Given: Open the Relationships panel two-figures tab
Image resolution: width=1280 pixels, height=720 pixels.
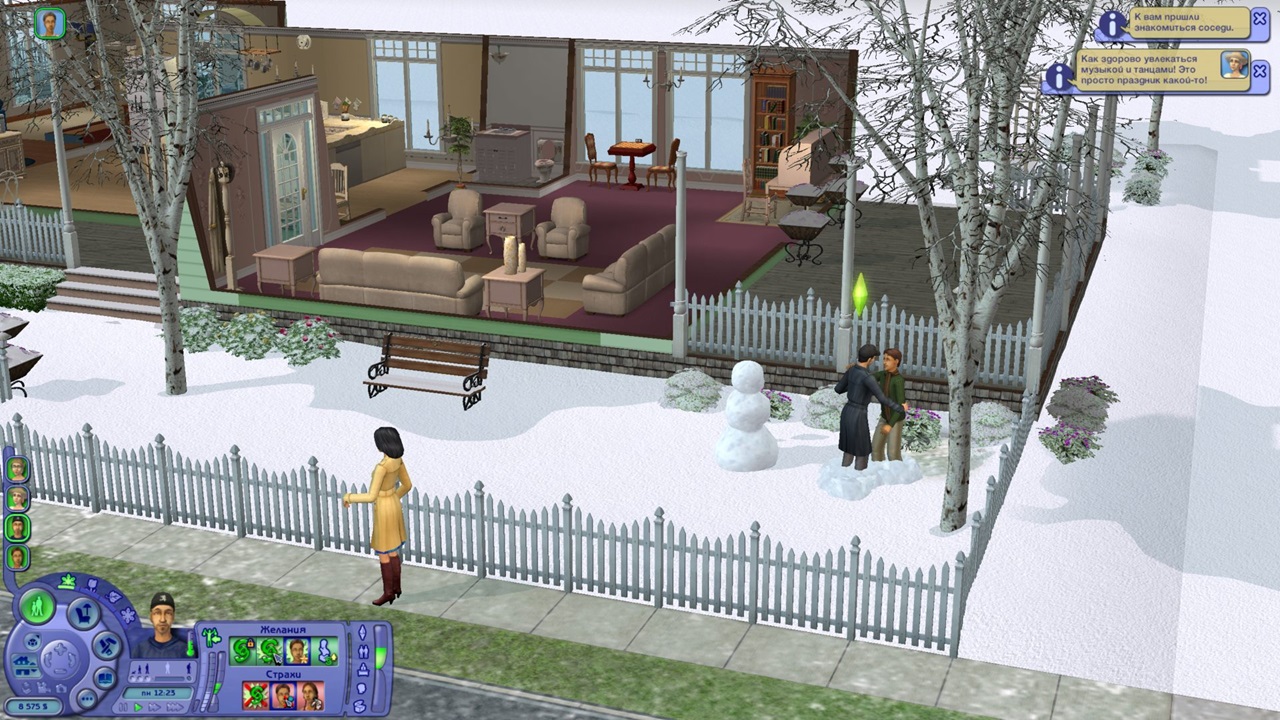Looking at the screenshot, I should click(362, 652).
